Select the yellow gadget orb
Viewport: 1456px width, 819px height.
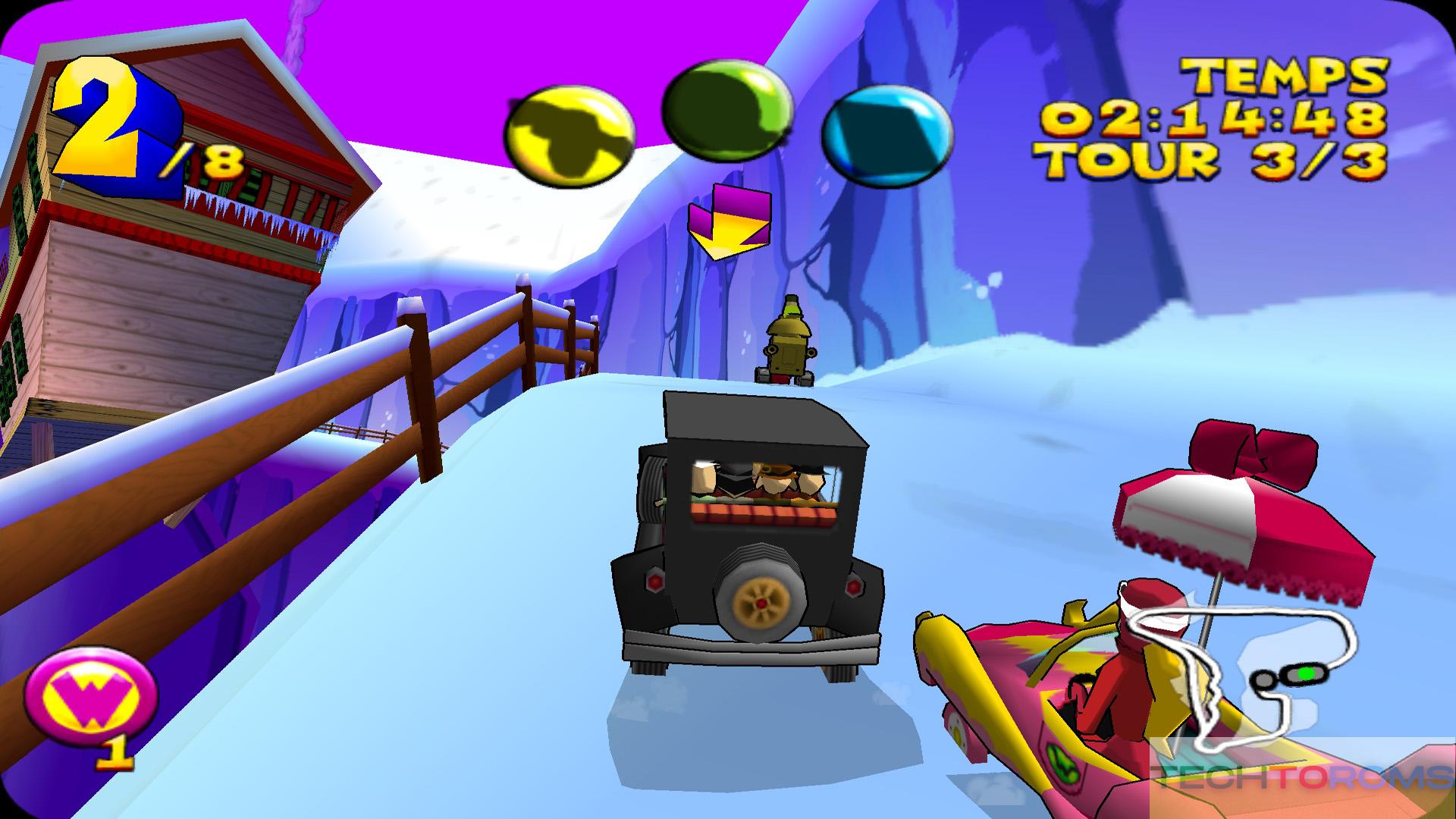[x=569, y=133]
